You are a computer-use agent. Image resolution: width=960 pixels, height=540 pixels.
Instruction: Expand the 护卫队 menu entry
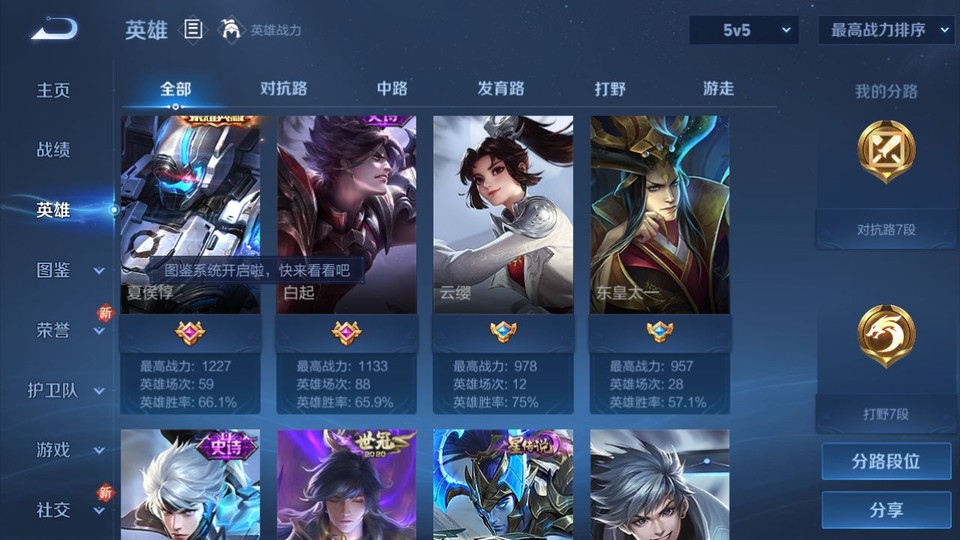tap(66, 390)
